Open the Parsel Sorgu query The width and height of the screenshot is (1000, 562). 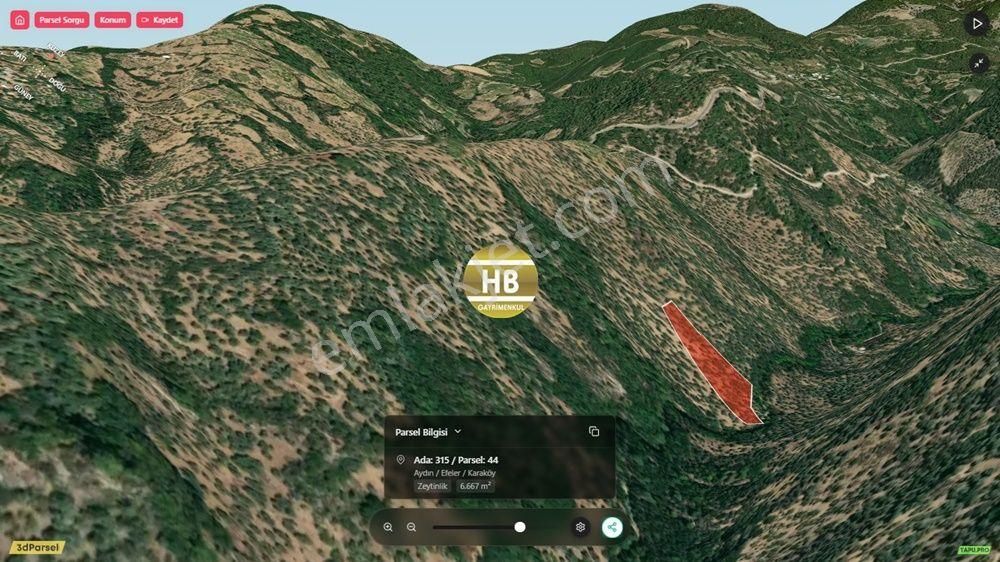click(x=62, y=20)
